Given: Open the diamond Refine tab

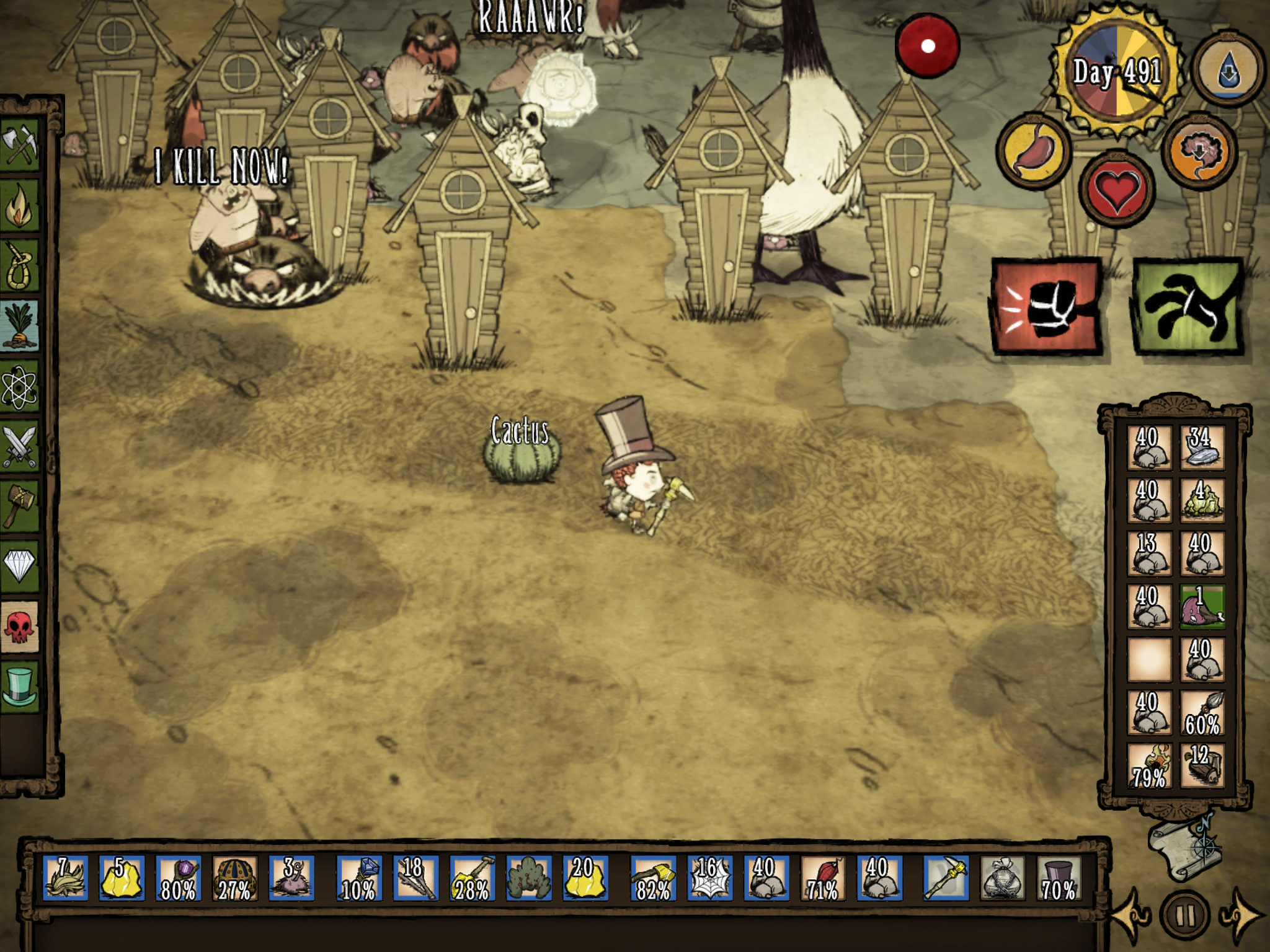Looking at the screenshot, I should pyautogui.click(x=20, y=565).
